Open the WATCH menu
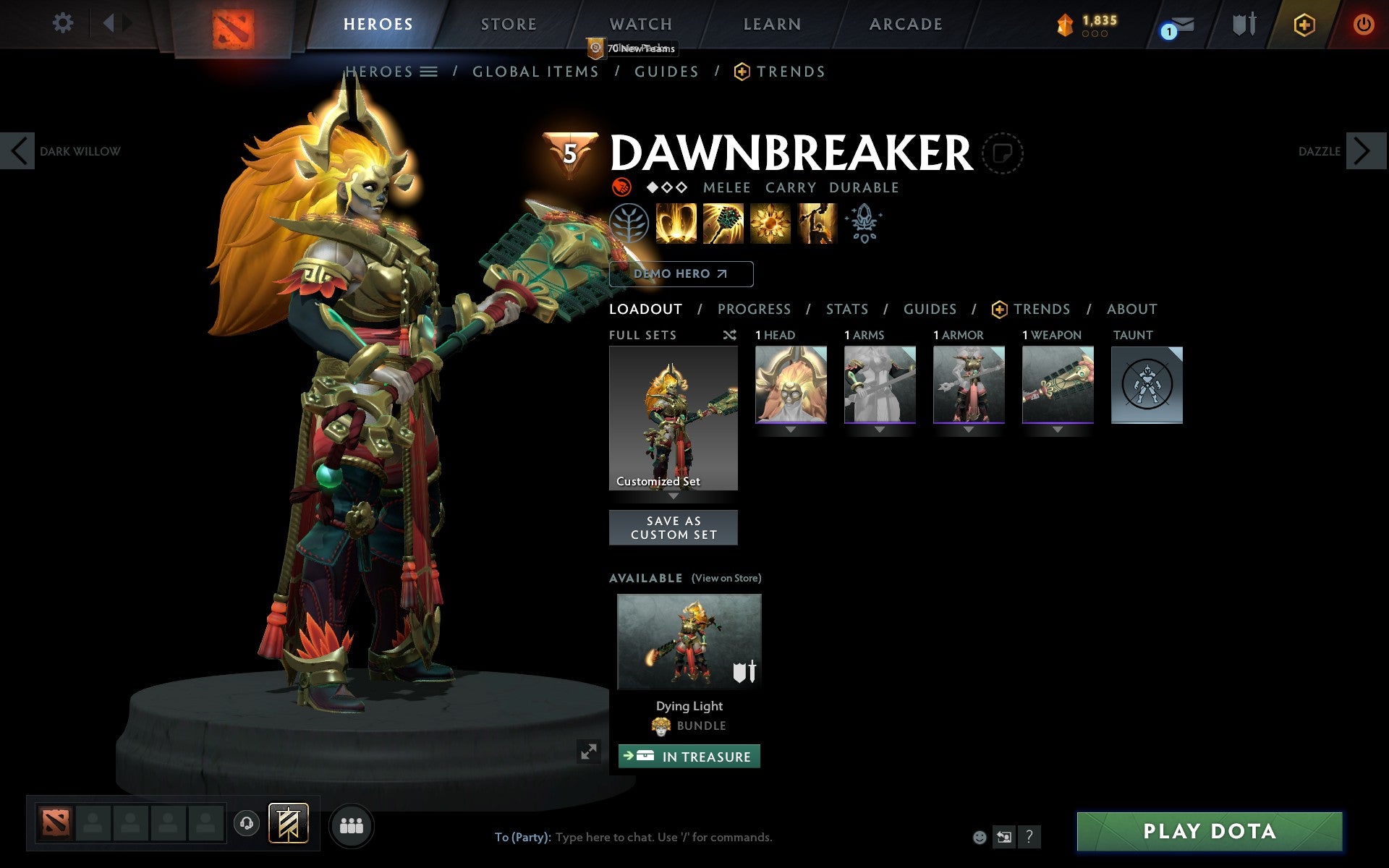The width and height of the screenshot is (1389, 868). [x=640, y=23]
